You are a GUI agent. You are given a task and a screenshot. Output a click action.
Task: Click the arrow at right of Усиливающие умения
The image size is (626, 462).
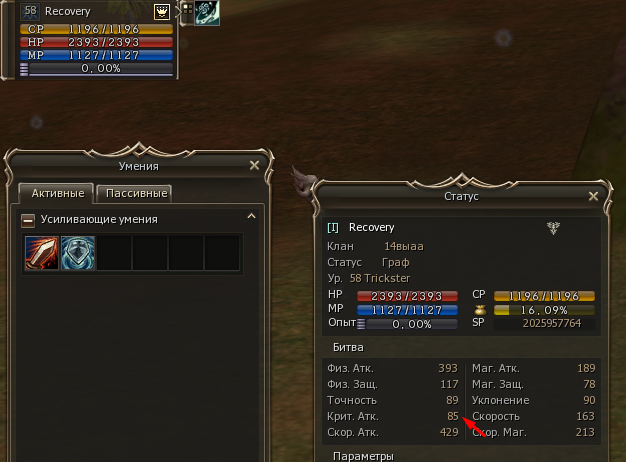pyautogui.click(x=252, y=216)
